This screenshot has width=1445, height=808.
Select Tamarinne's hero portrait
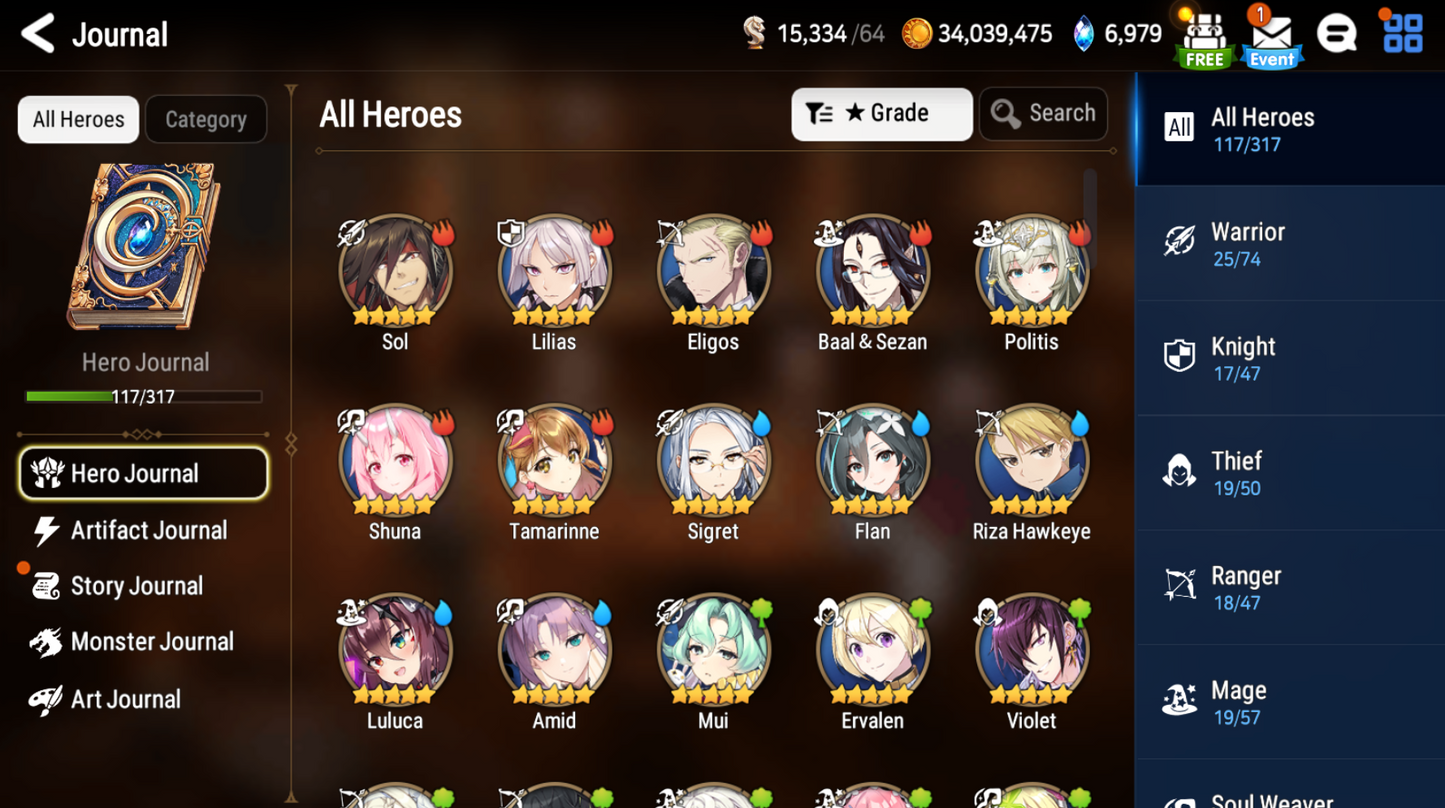point(553,460)
